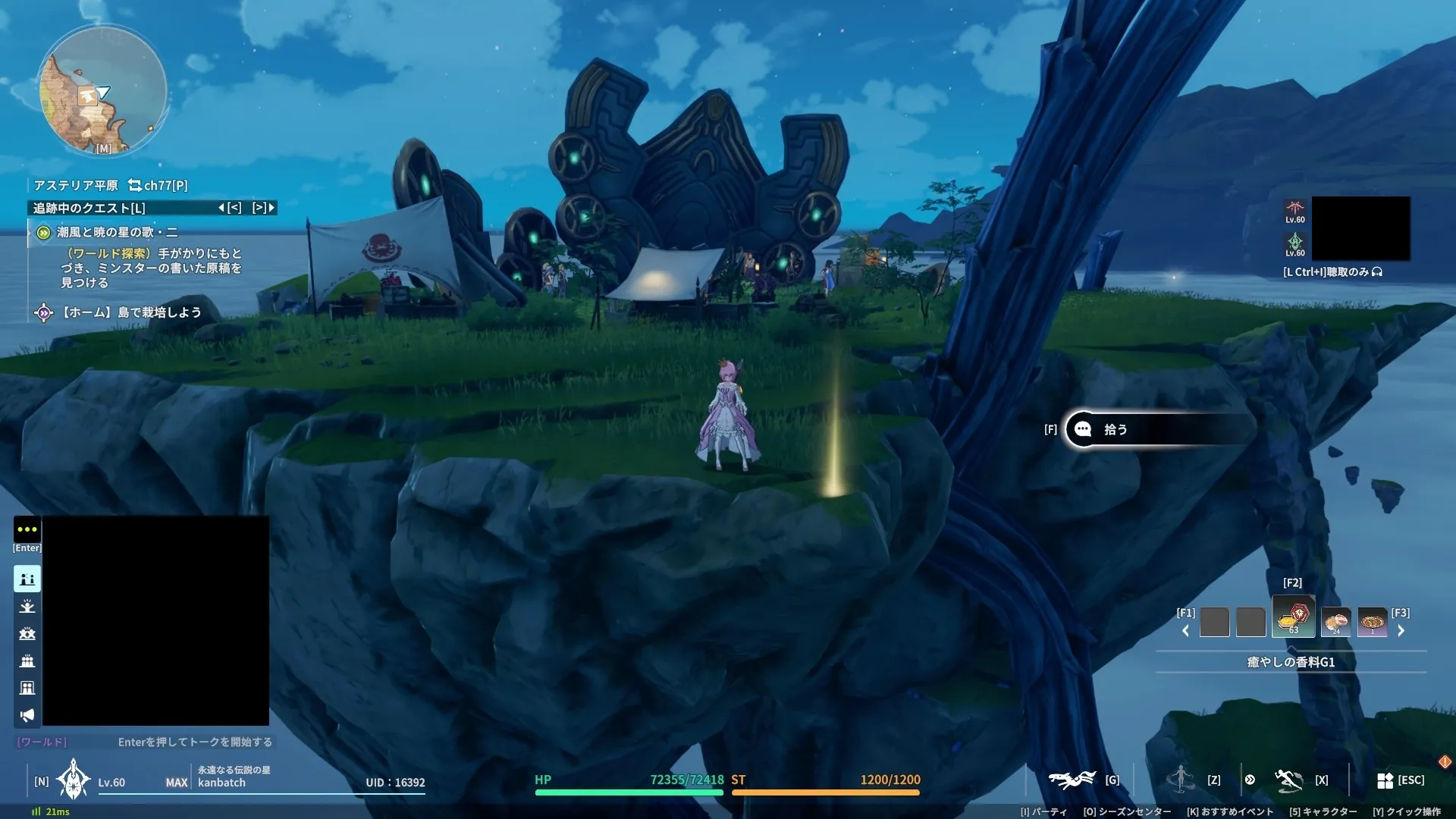The width and height of the screenshot is (1456, 819).
Task: Open シーズンセンター from the bottom bar
Action: tap(1127, 811)
